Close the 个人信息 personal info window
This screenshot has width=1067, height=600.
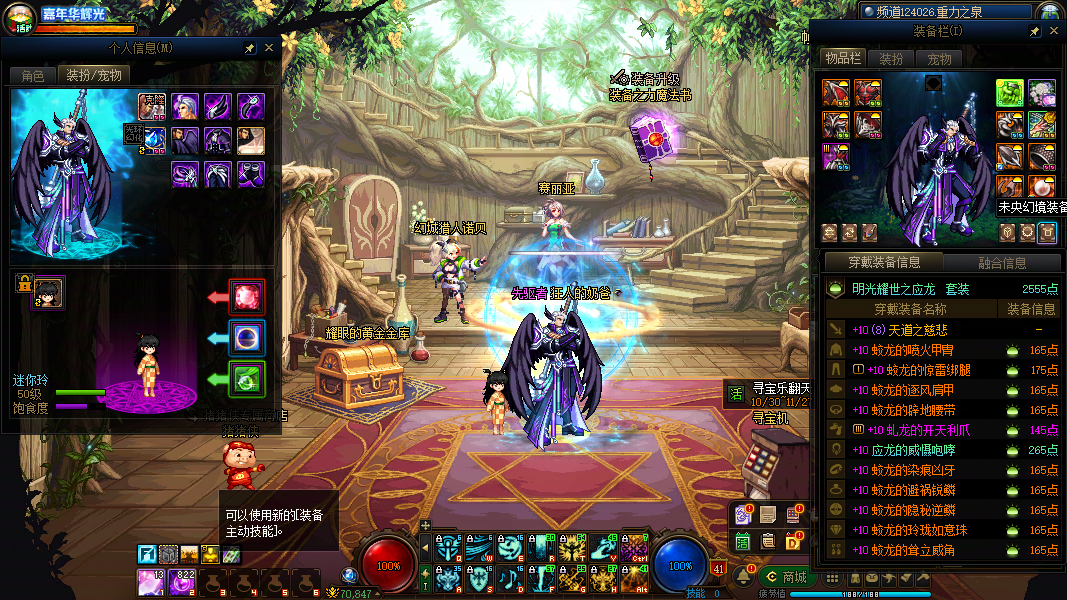(268, 48)
